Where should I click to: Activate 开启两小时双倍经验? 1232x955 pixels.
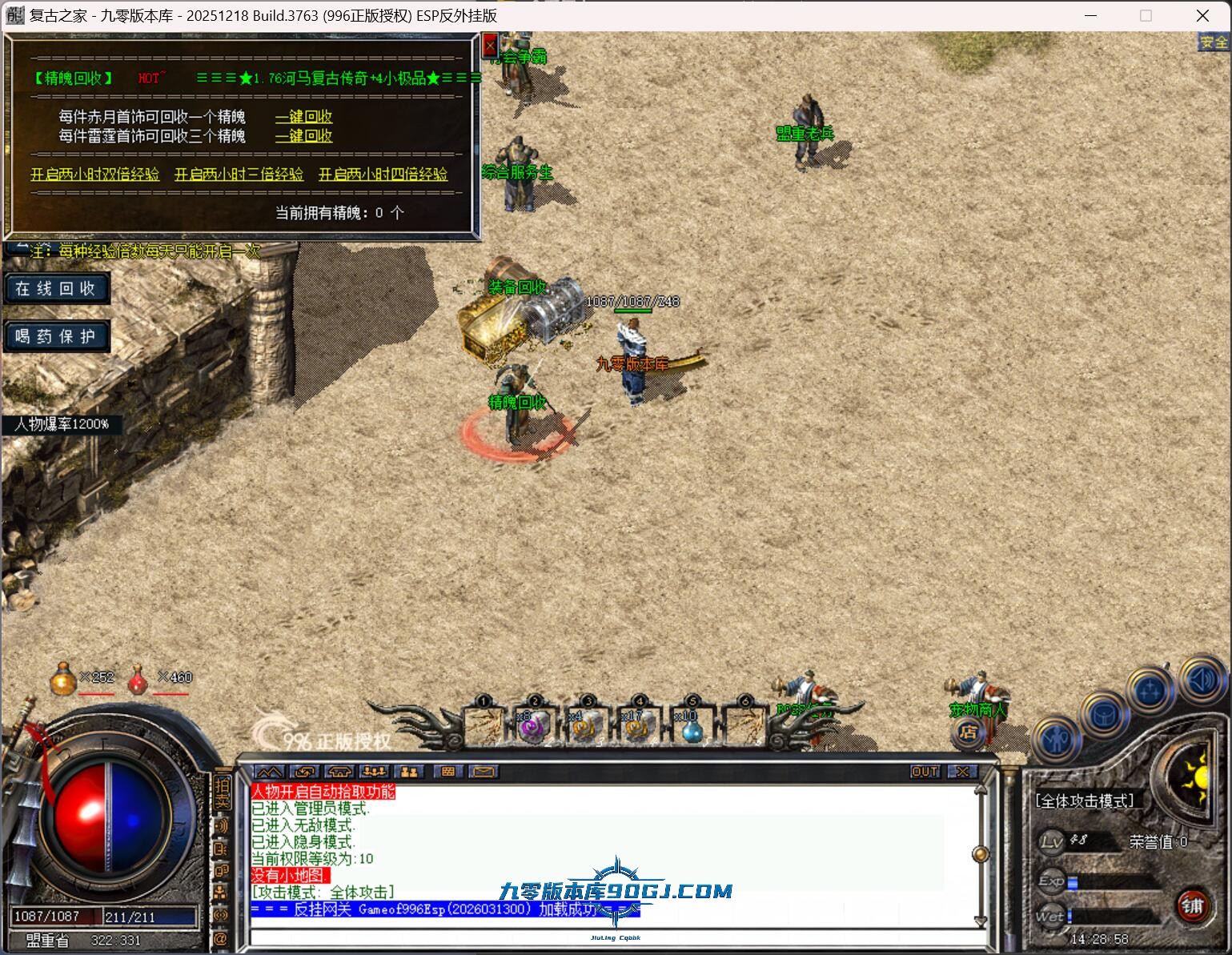pos(94,175)
